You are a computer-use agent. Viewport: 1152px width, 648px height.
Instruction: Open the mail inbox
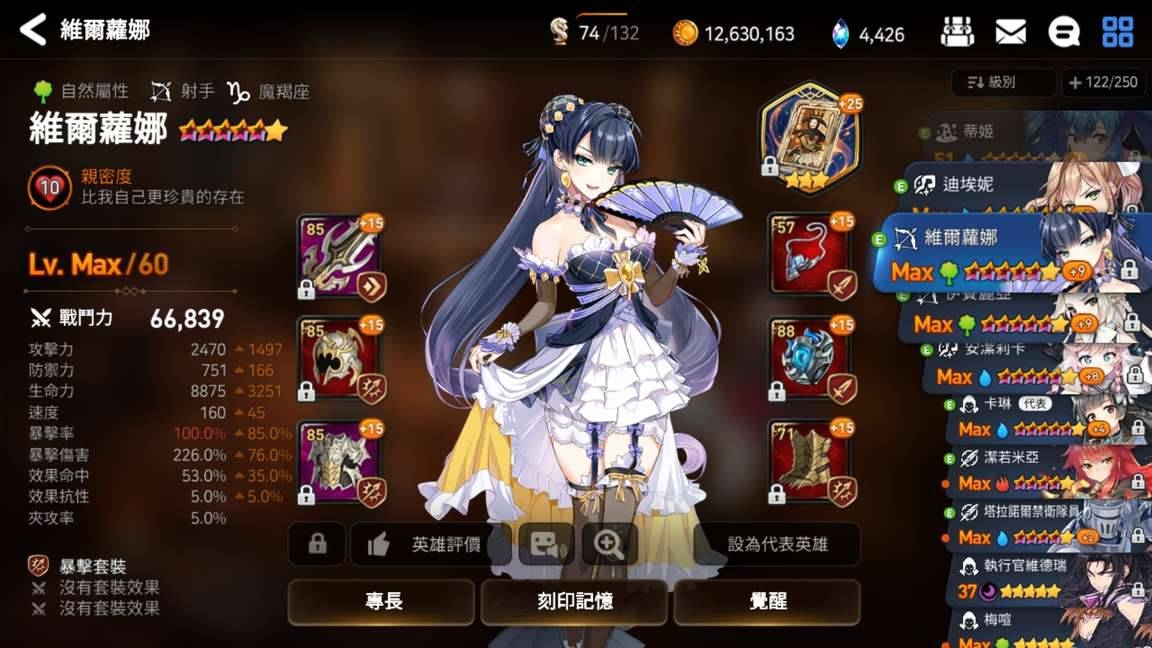tap(1011, 33)
